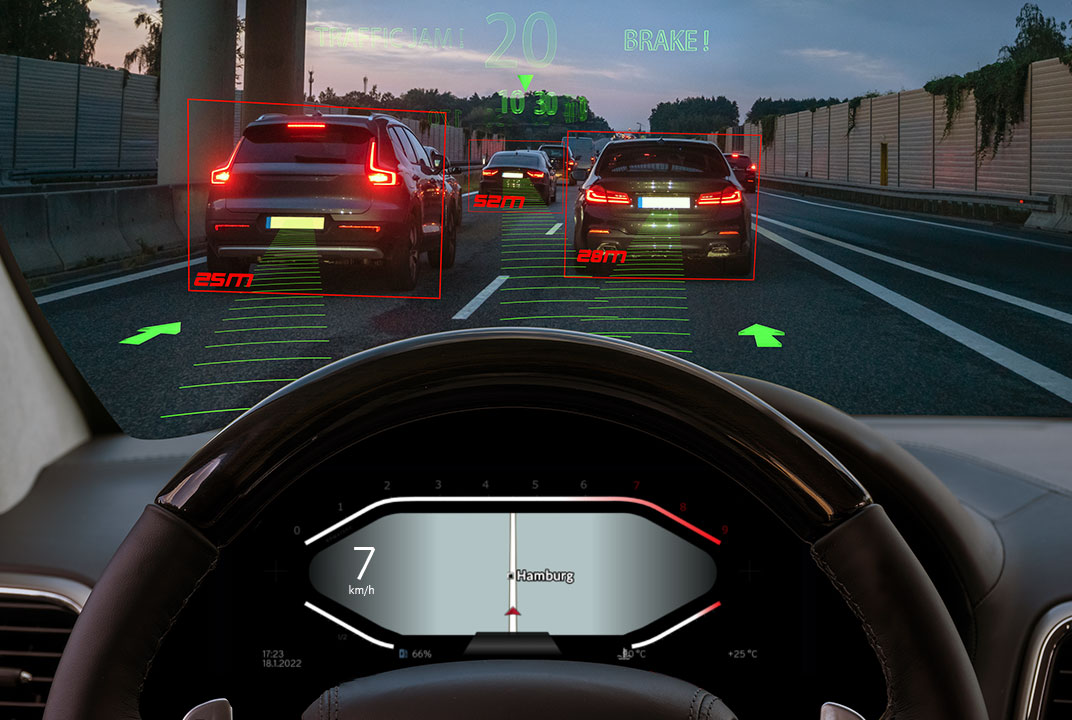Screen dimensions: 1072x720
Task: Select the left green lane arrow
Action: point(151,333)
